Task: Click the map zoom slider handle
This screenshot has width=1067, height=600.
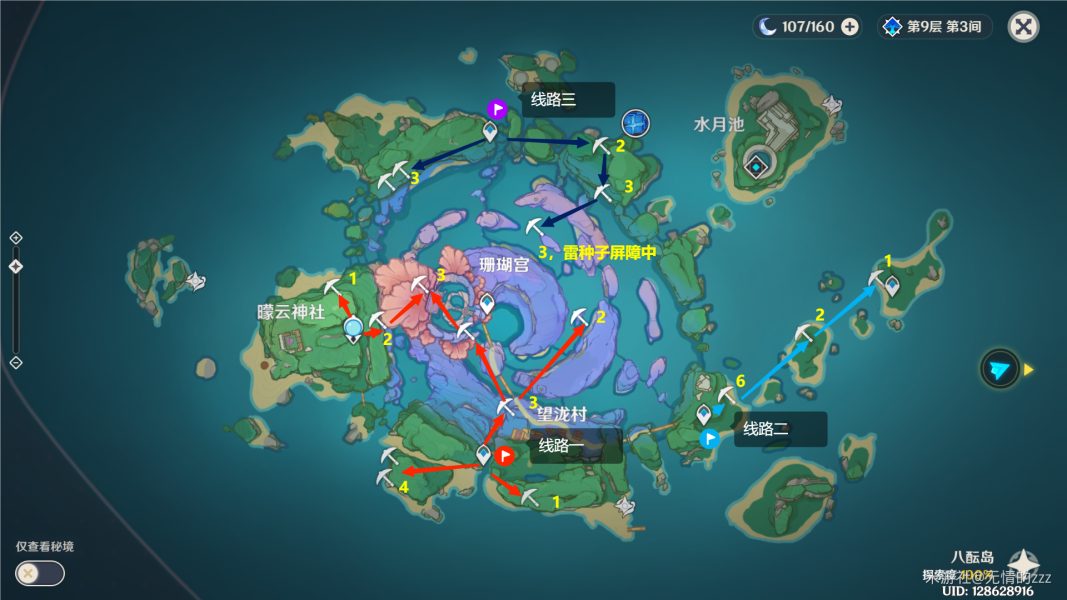Action: click(x=16, y=266)
